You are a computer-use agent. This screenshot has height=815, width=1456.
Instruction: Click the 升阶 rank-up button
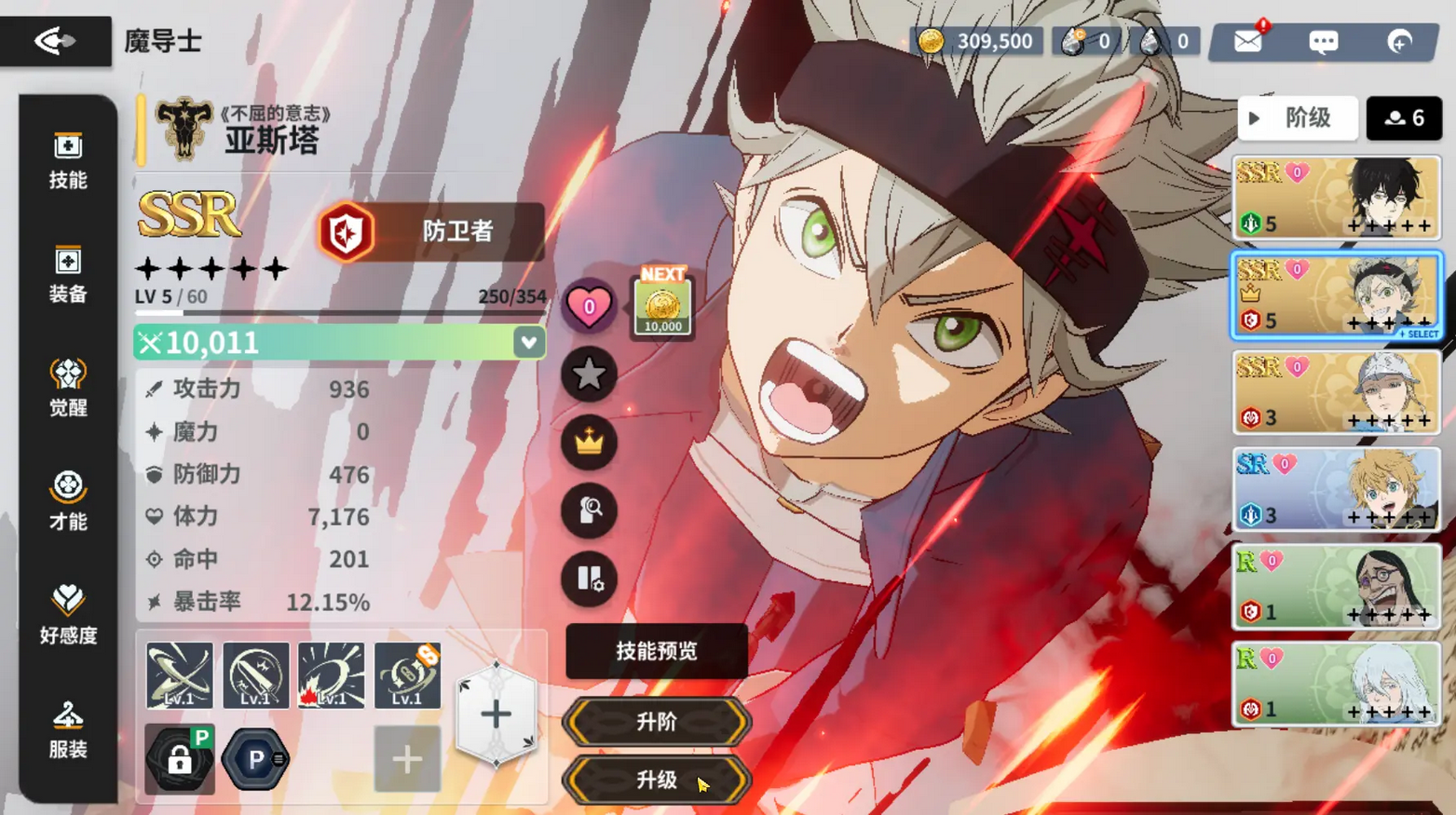click(x=656, y=722)
